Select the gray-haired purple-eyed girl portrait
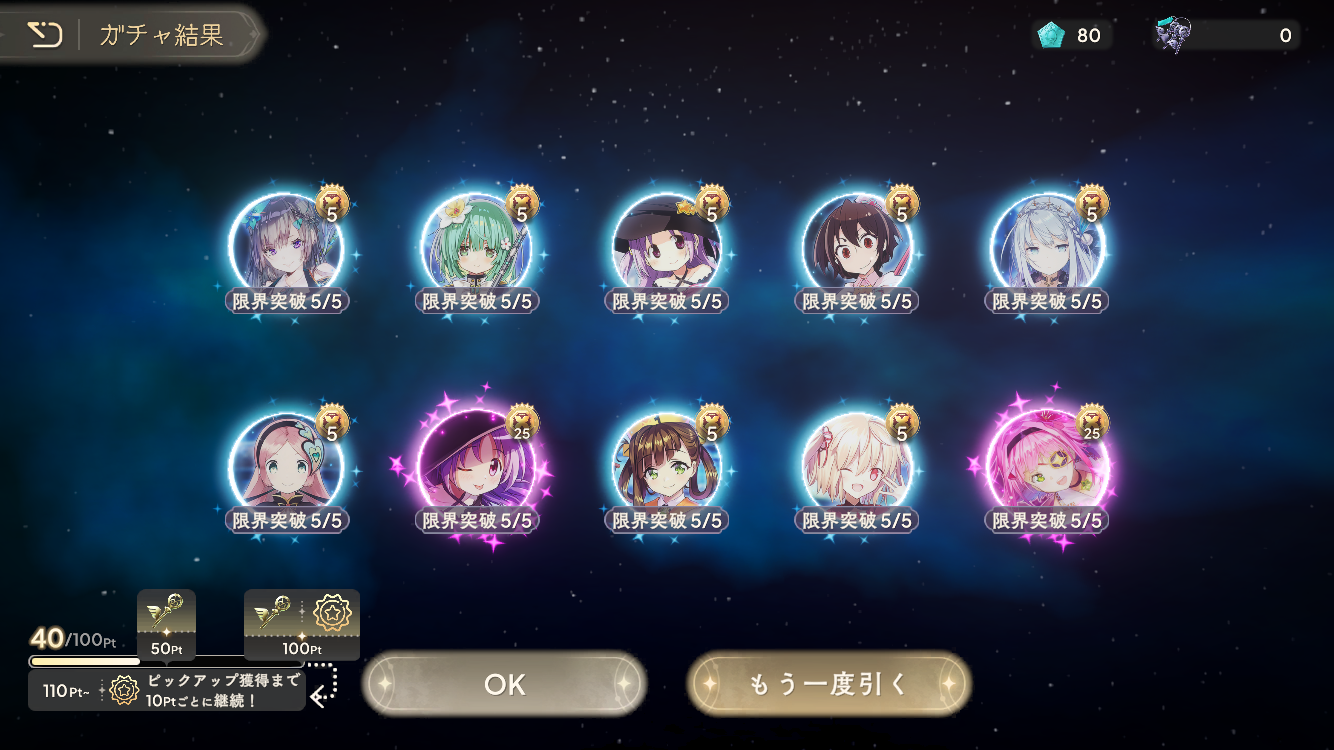This screenshot has width=1334, height=750. click(286, 246)
